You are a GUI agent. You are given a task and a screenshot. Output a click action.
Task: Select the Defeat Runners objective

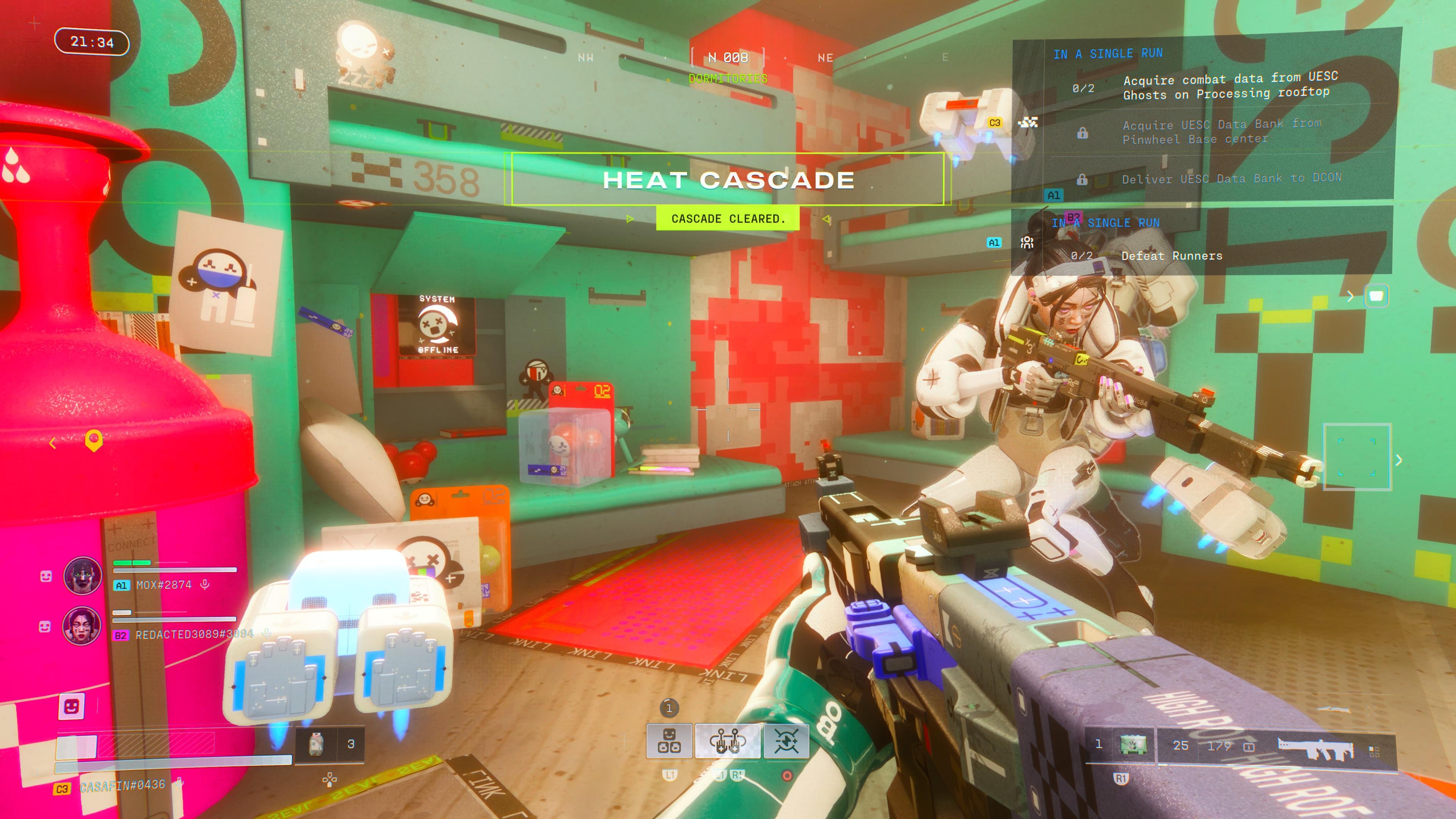pos(1171,256)
